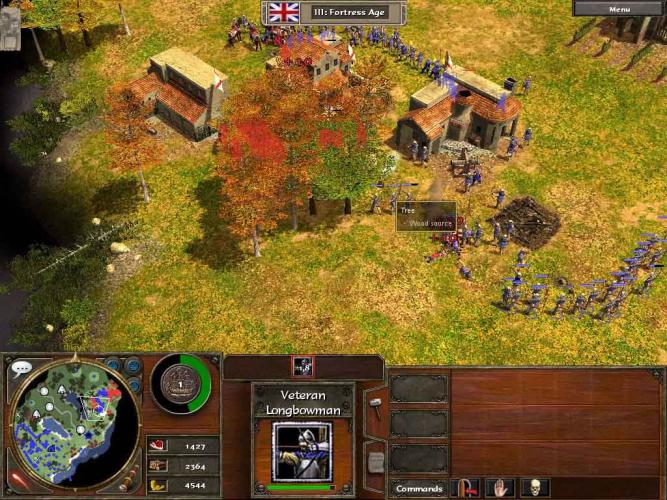Click the garrison flag command icon
Image resolution: width=667 pixels, height=500 pixels.
(466, 488)
